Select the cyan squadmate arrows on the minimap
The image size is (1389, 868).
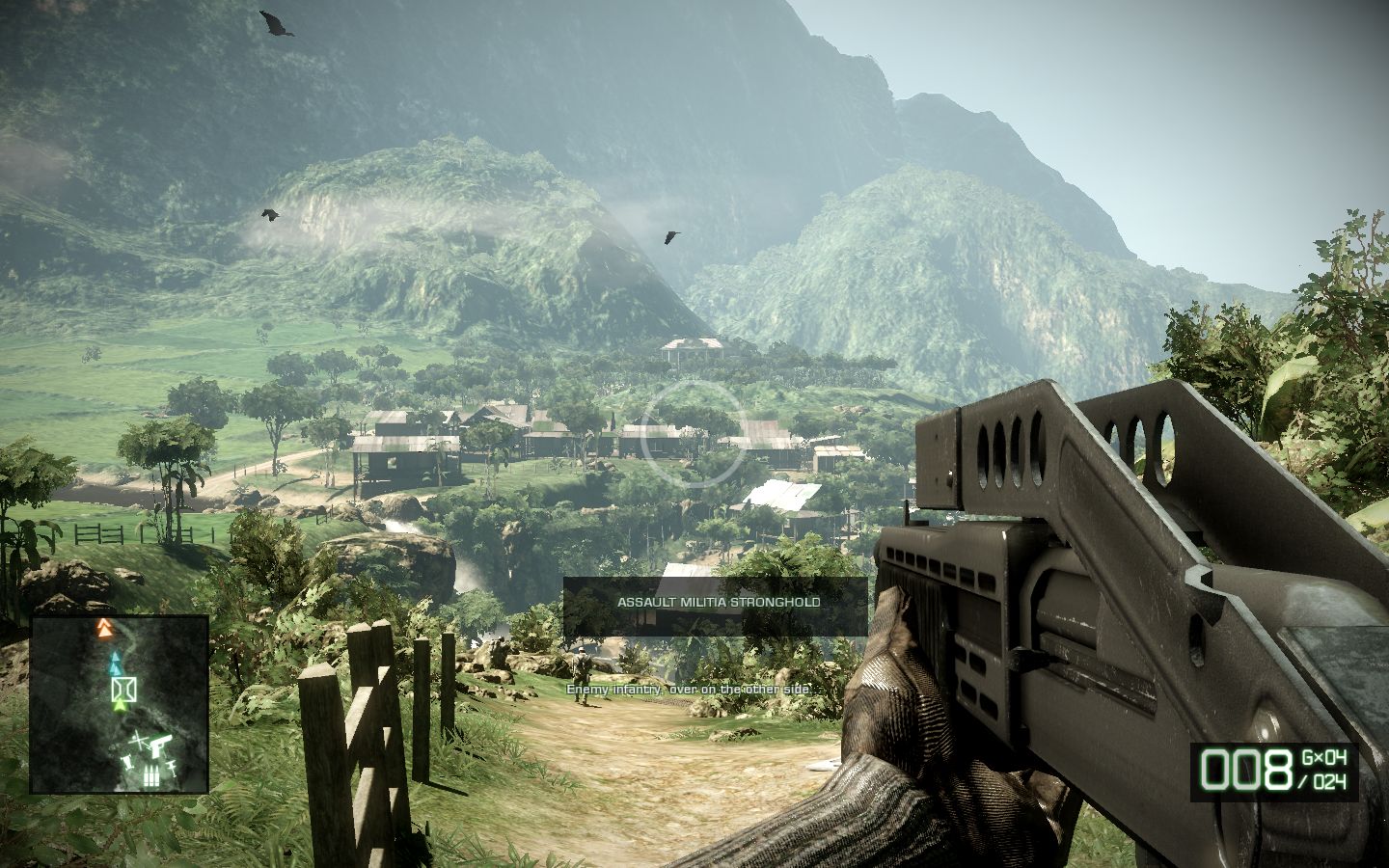tap(116, 663)
